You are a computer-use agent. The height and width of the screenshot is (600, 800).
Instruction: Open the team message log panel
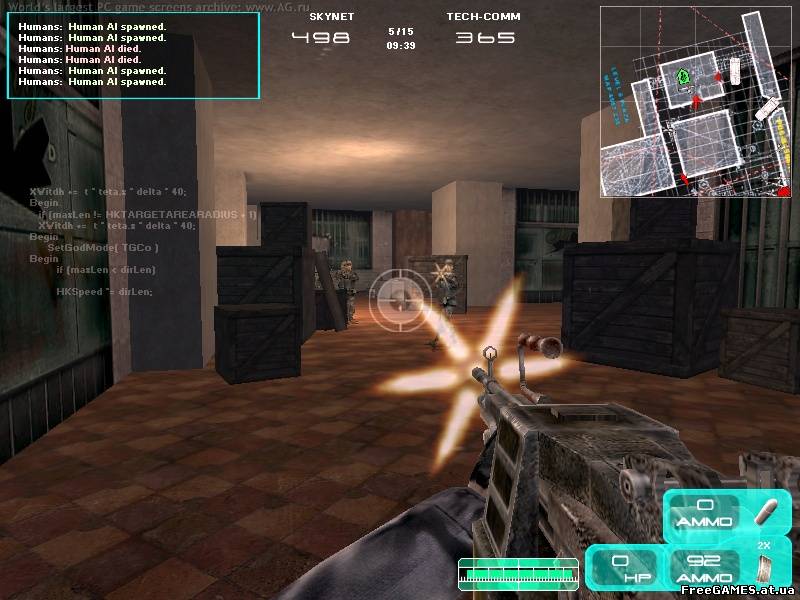[x=134, y=55]
